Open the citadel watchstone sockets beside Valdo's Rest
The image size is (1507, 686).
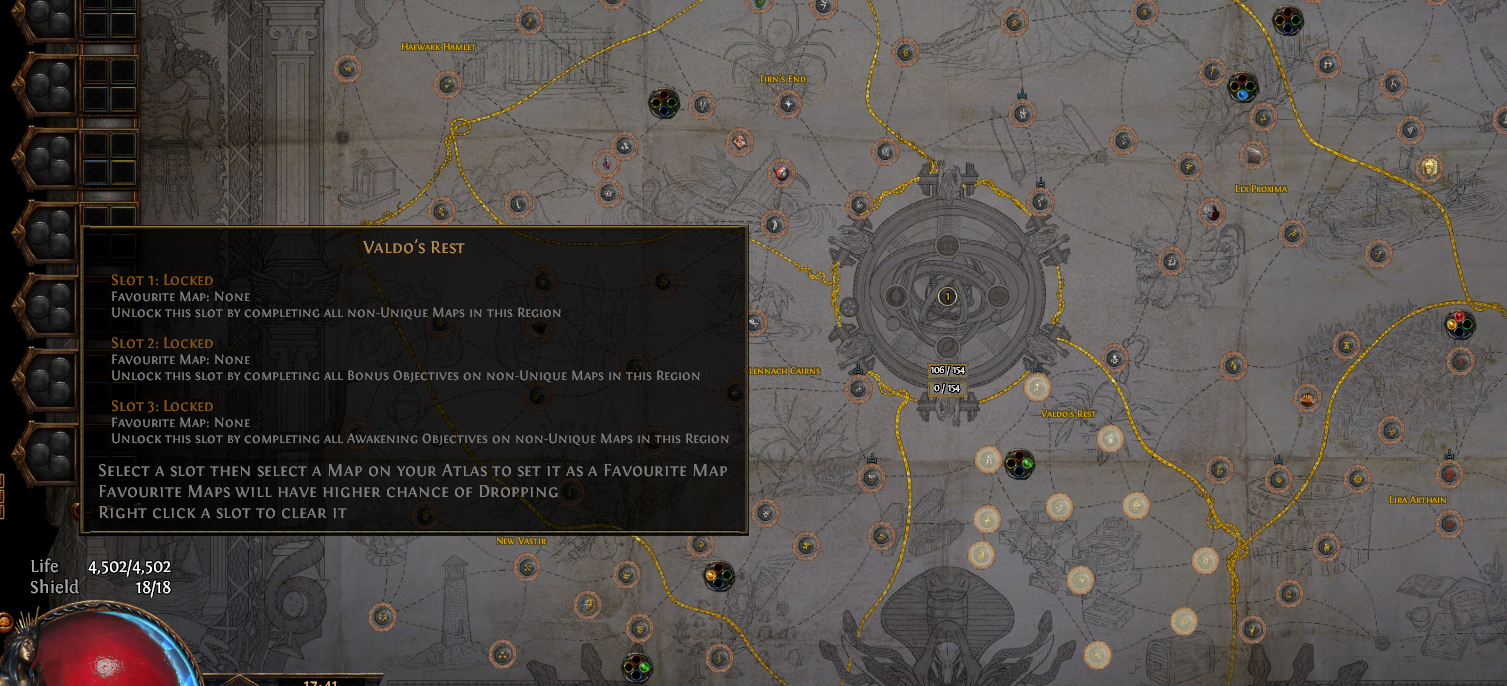pos(1018,463)
